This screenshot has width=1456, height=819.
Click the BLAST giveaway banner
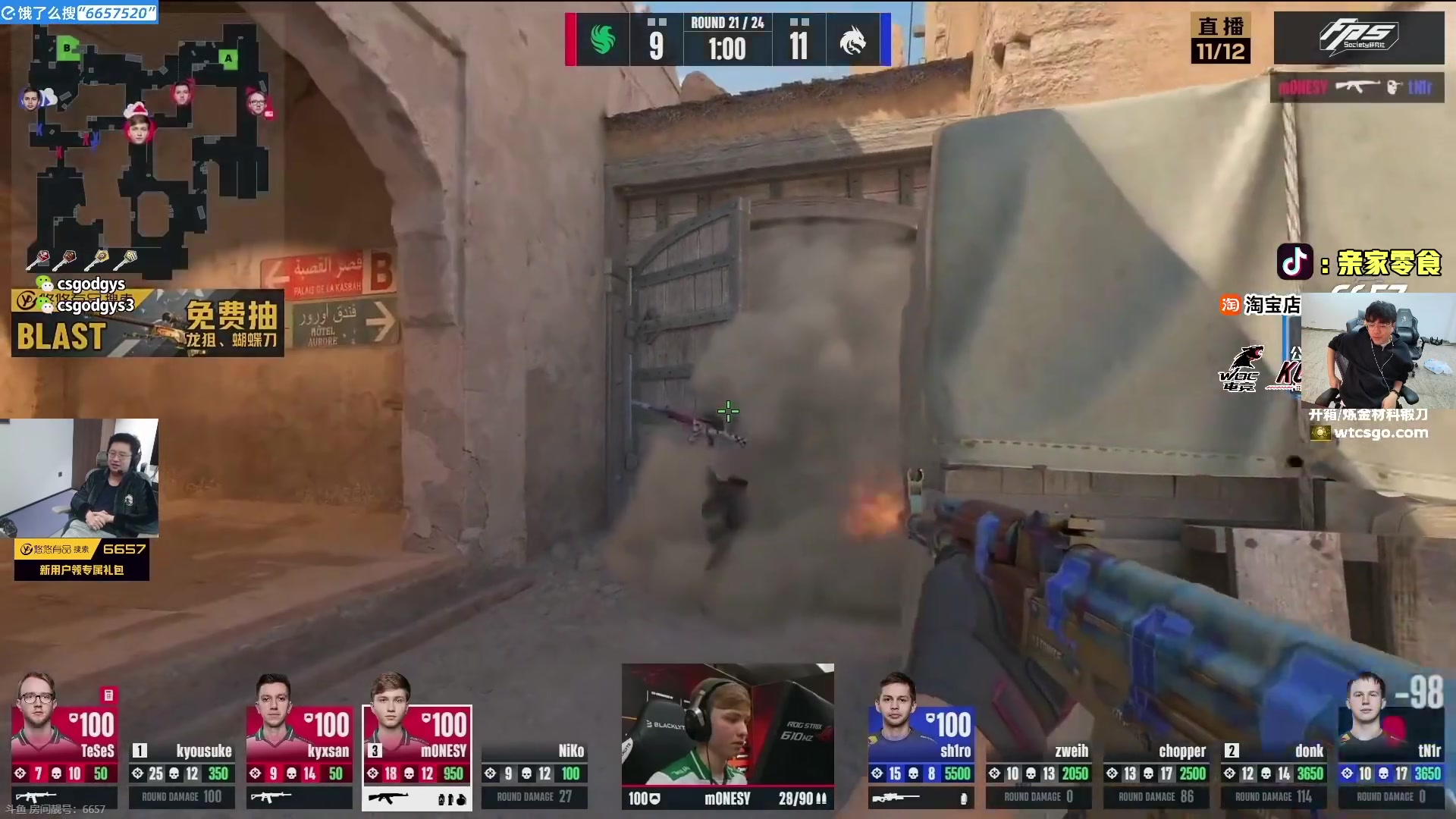pyautogui.click(x=148, y=324)
